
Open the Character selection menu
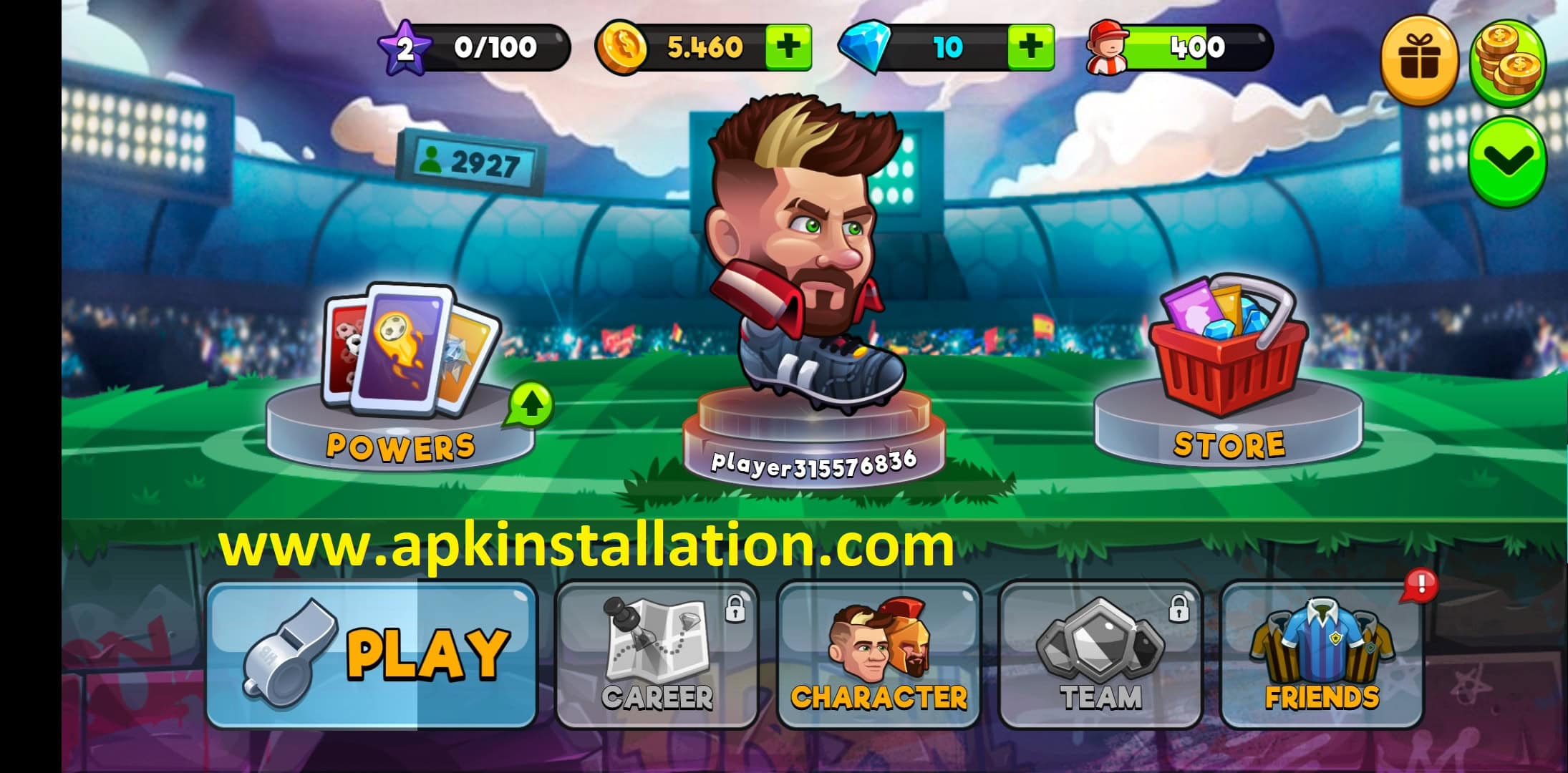(x=879, y=655)
